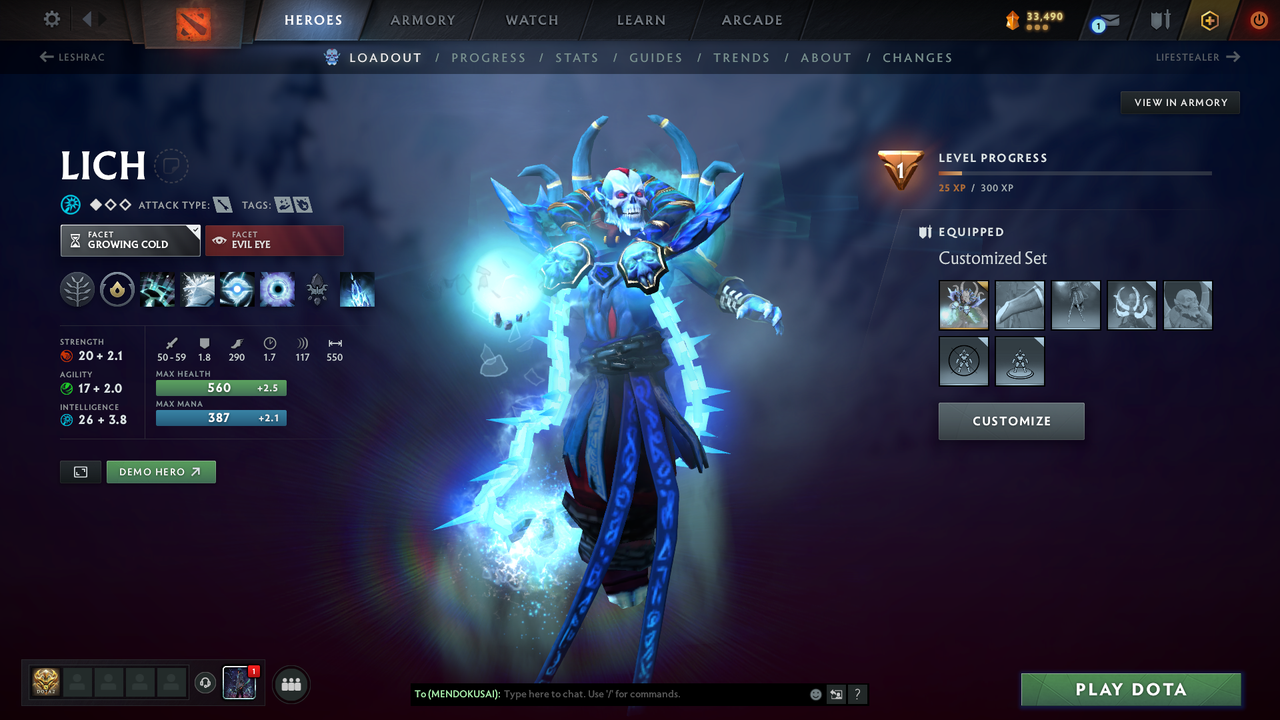Open the friends list panel
The image size is (1280, 720).
click(x=289, y=684)
